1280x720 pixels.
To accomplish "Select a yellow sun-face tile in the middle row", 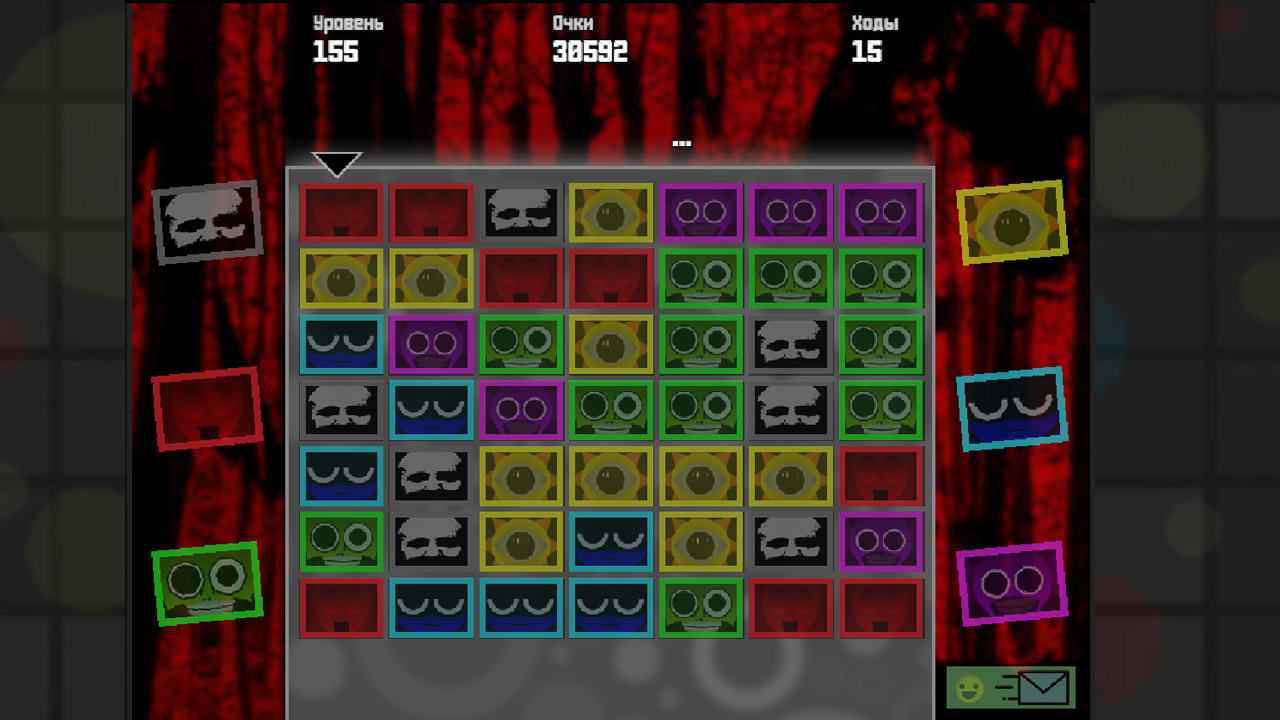I will 611,475.
